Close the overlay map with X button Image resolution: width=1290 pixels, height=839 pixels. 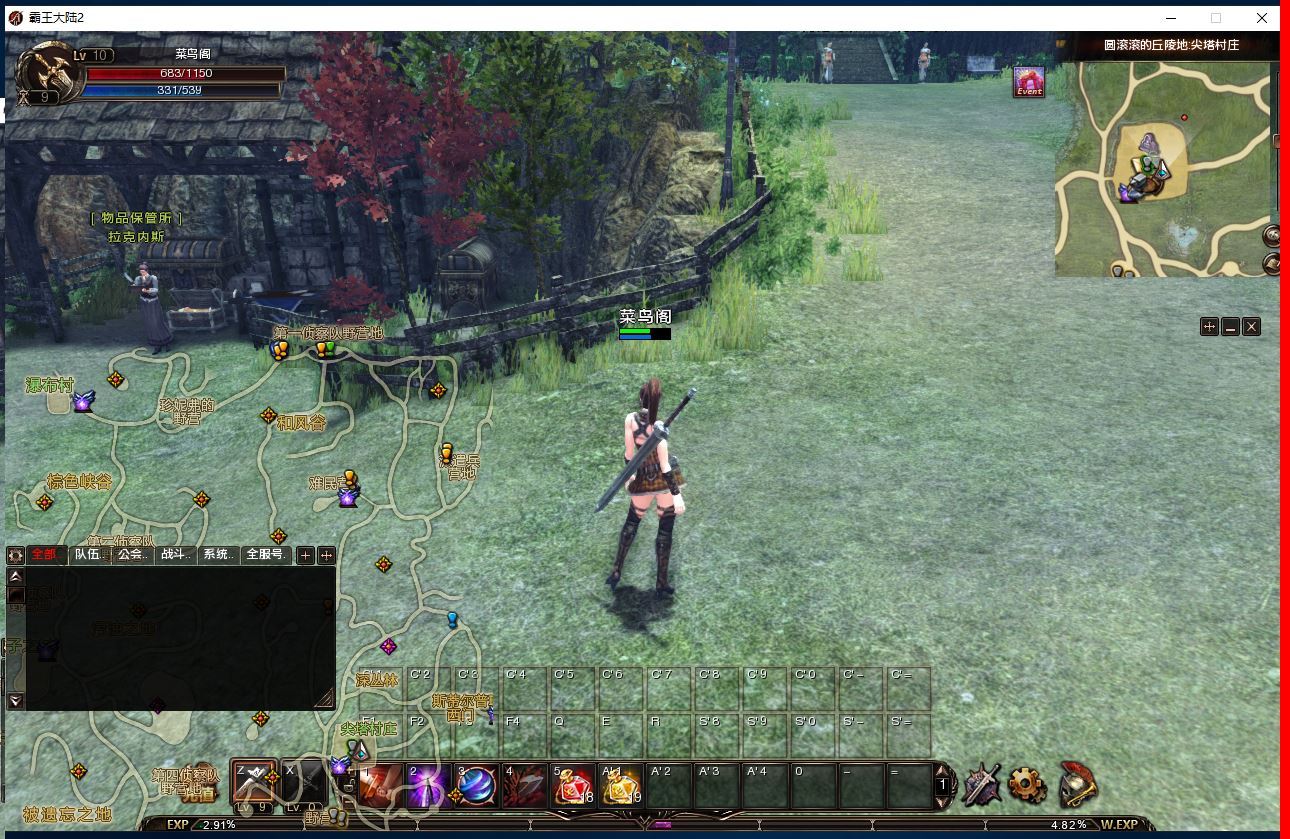pyautogui.click(x=1251, y=327)
